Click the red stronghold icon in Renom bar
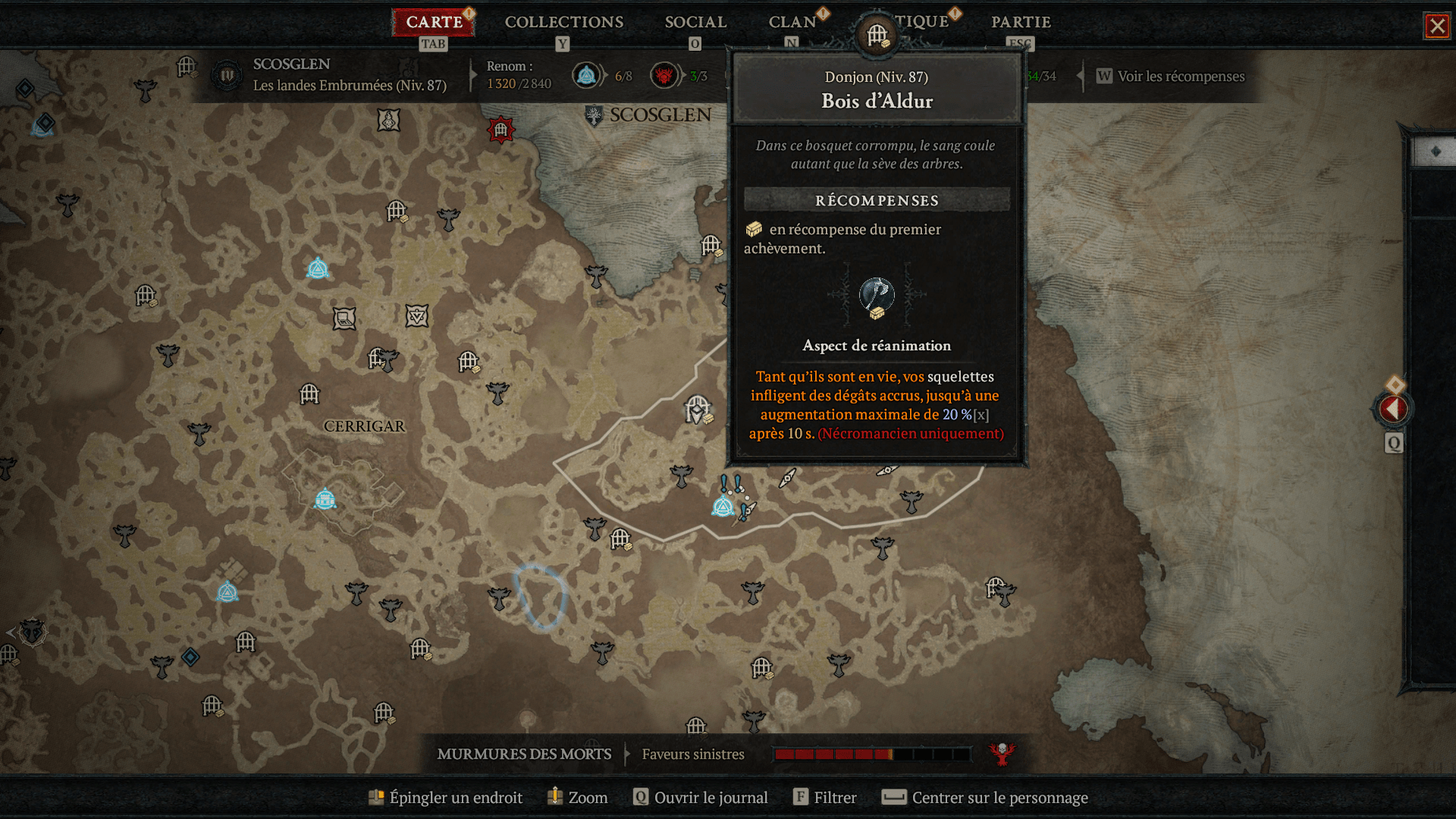 coord(664,76)
